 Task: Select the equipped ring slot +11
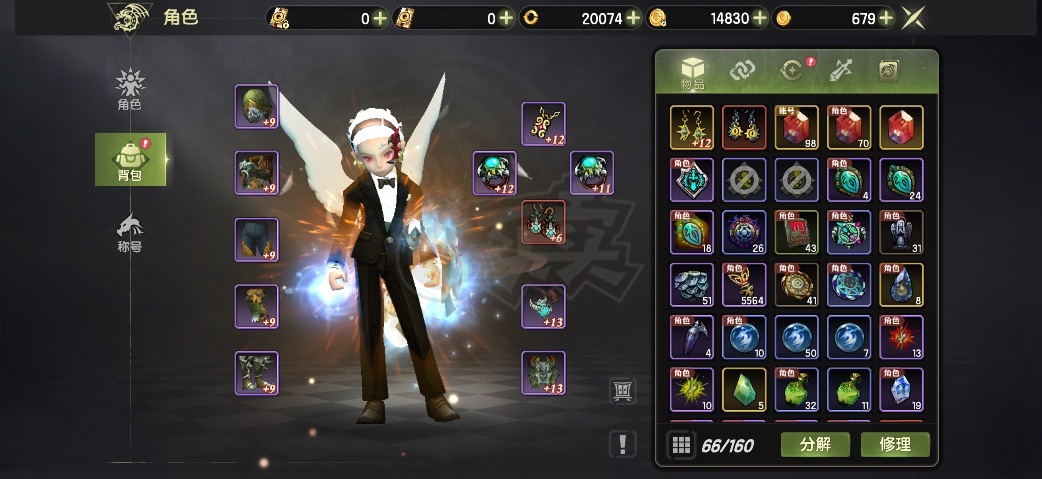pos(592,173)
